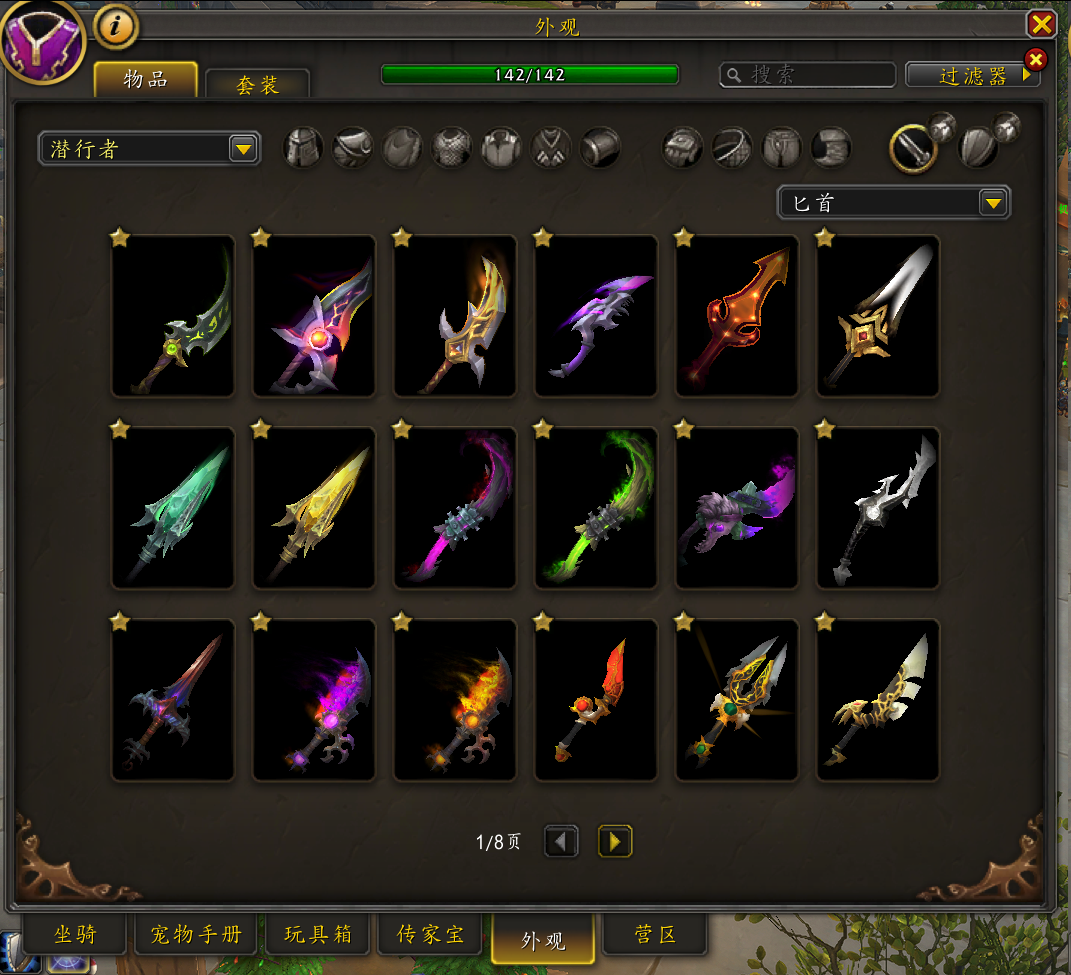Switch to the 玩具箱 toy box tab

[x=318, y=936]
